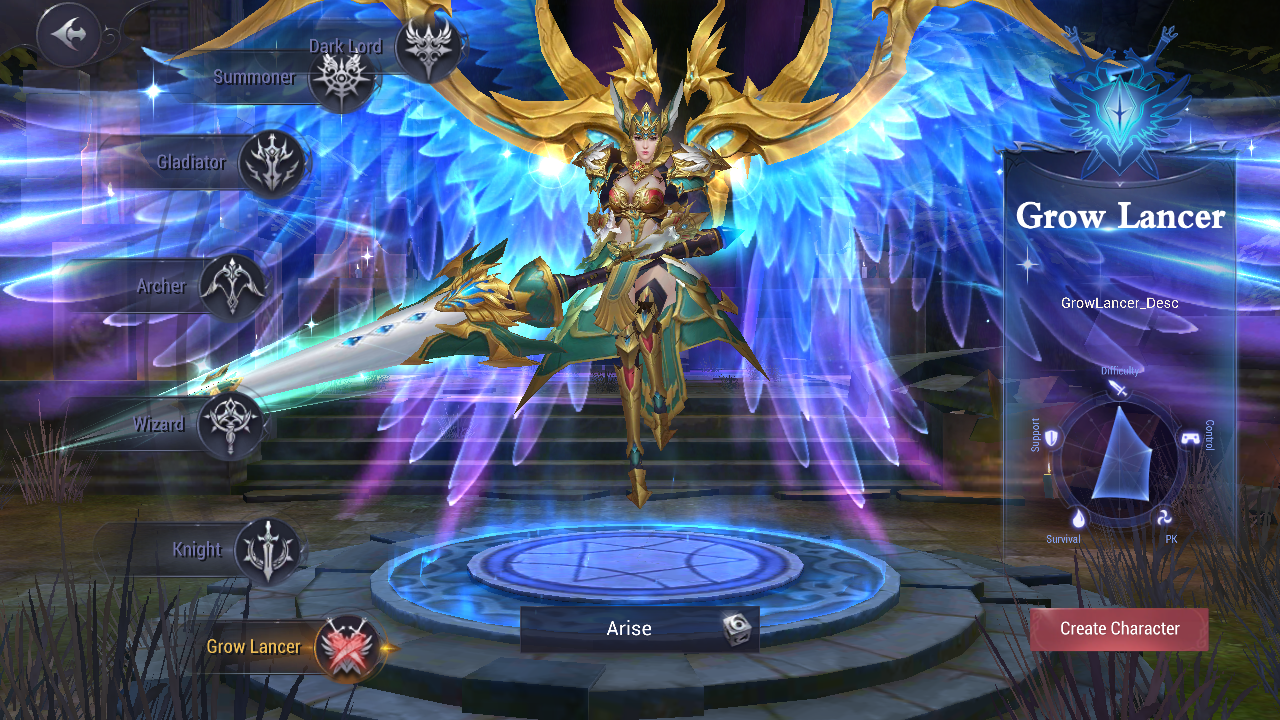Click the Grow Lancer title in the info panel

click(x=1119, y=217)
